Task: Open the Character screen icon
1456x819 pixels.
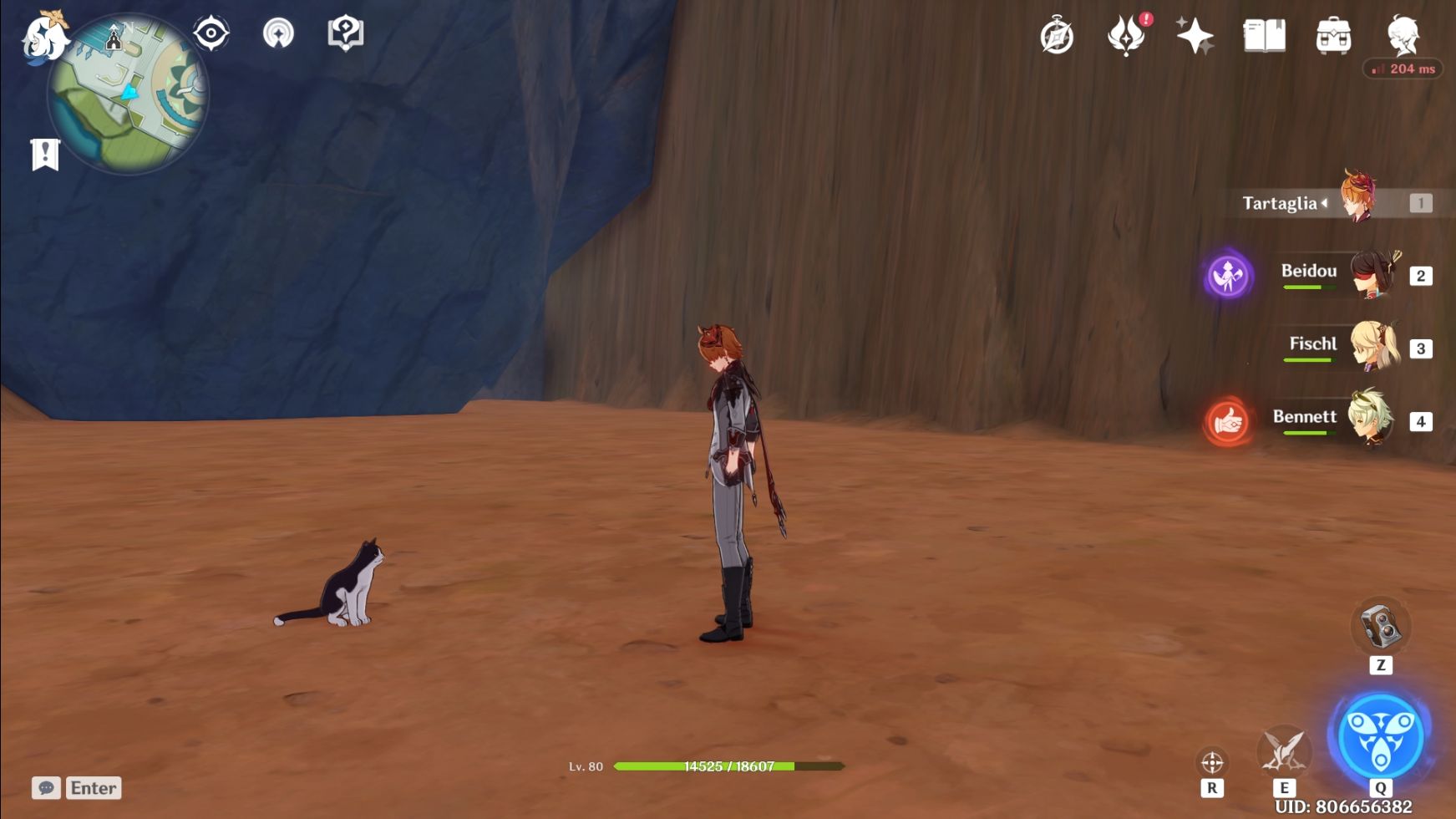Action: pos(1403,35)
